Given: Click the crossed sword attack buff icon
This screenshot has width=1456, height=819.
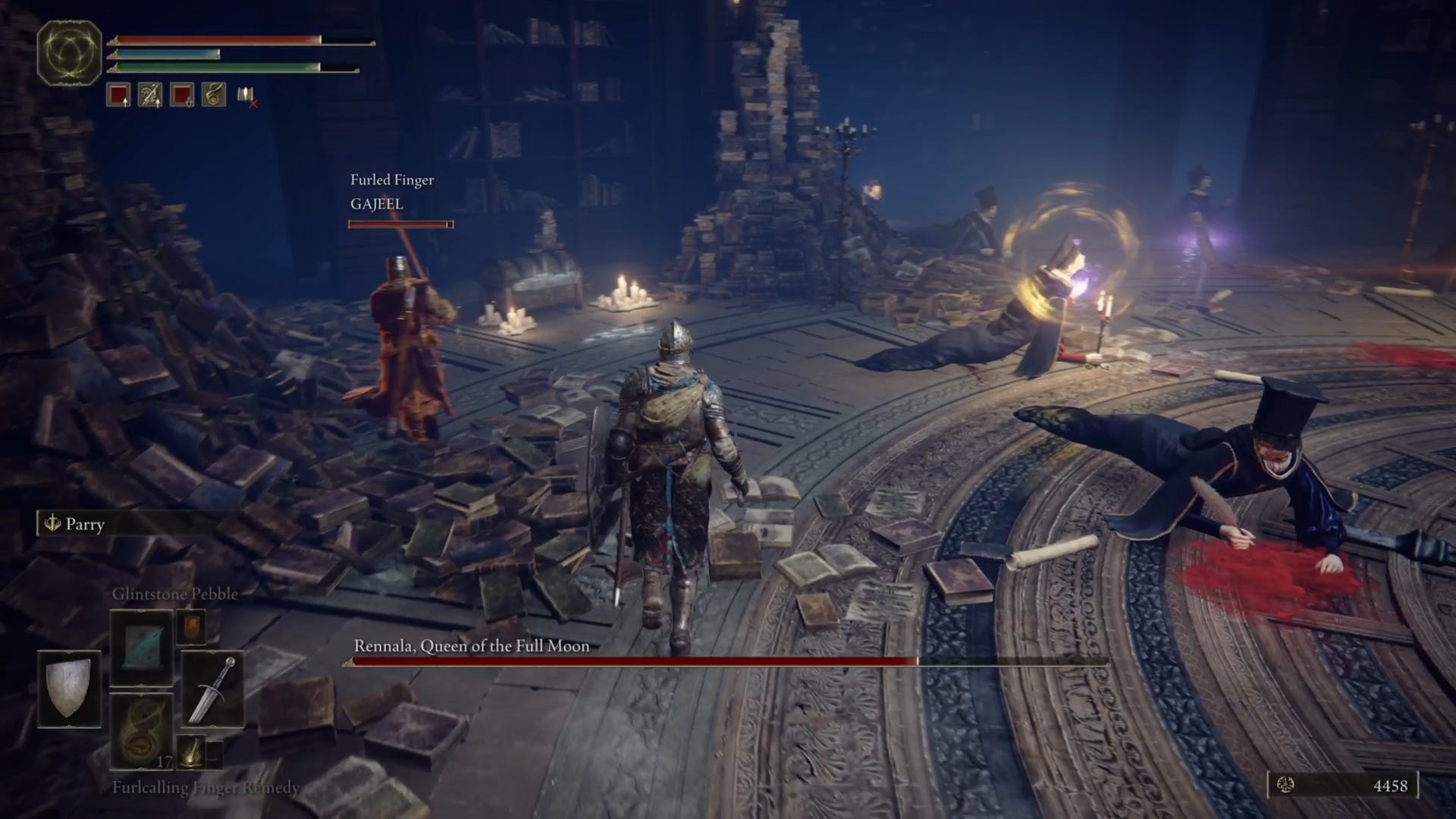Looking at the screenshot, I should coord(150,95).
